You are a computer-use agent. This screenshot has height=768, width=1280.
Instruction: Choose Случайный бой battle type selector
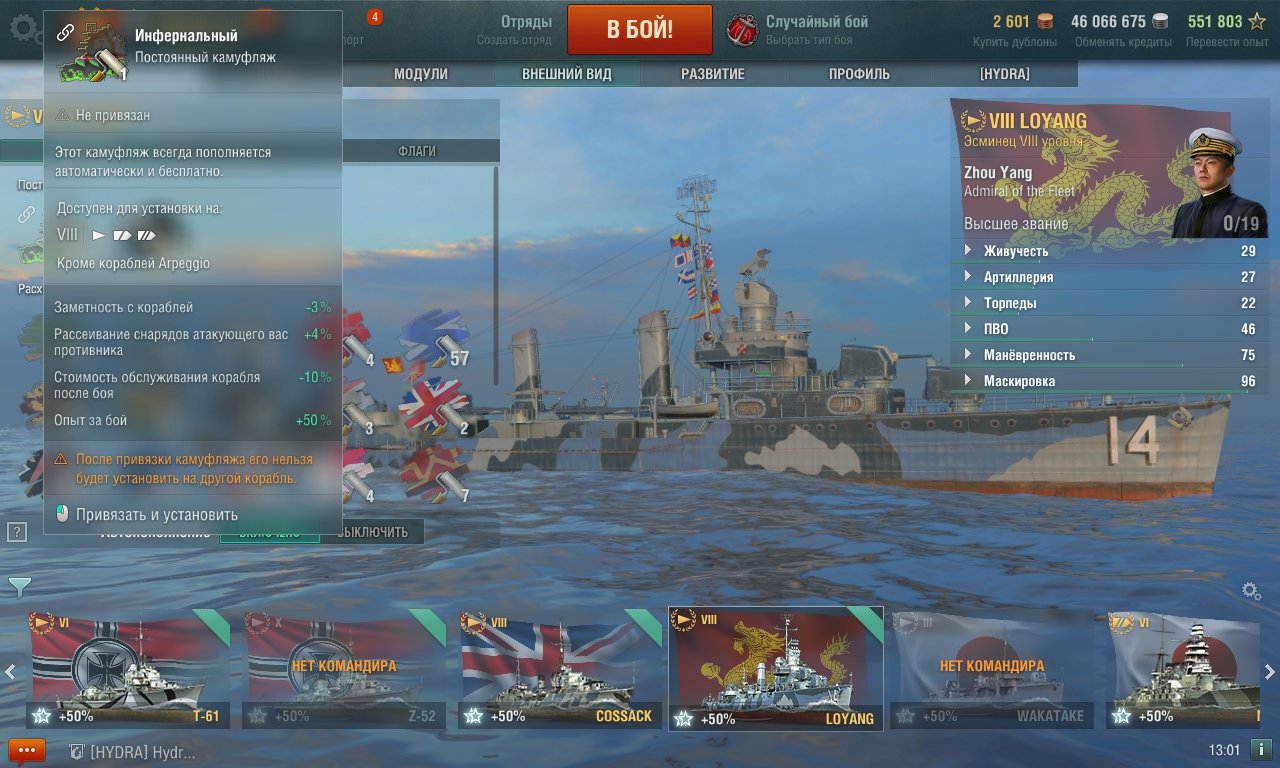(800, 29)
